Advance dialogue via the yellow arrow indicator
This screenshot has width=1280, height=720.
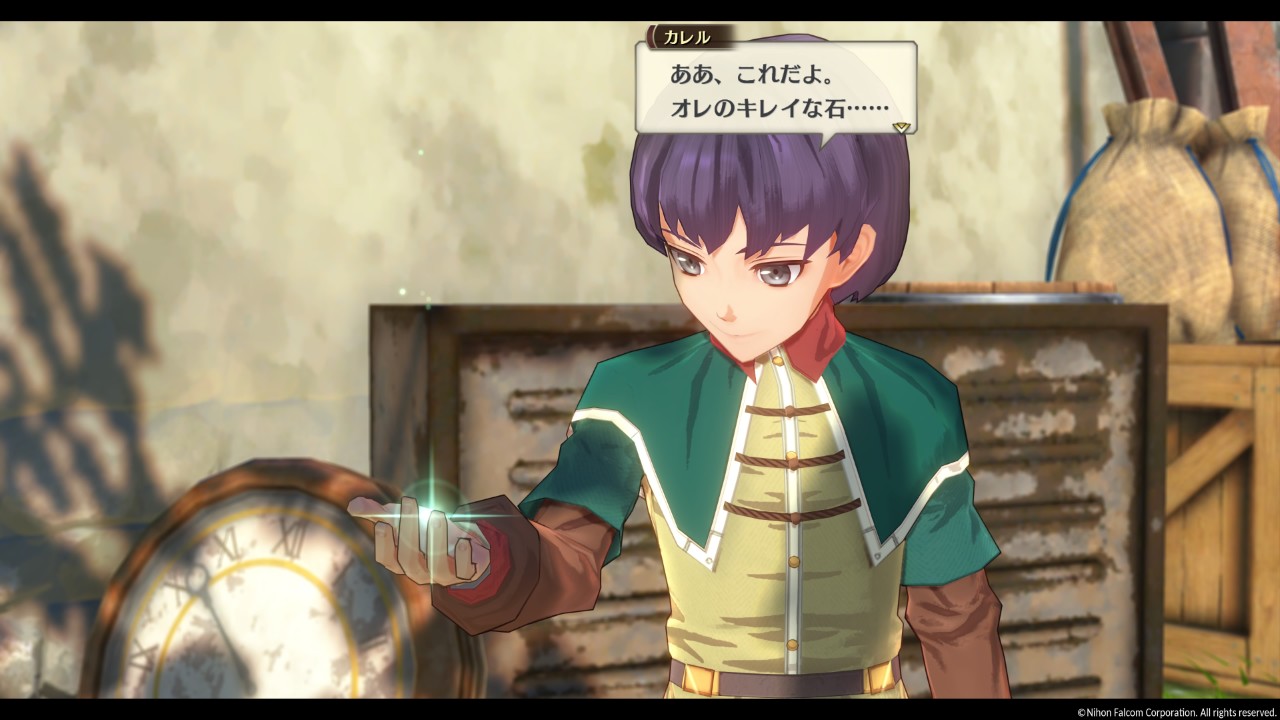tap(901, 127)
